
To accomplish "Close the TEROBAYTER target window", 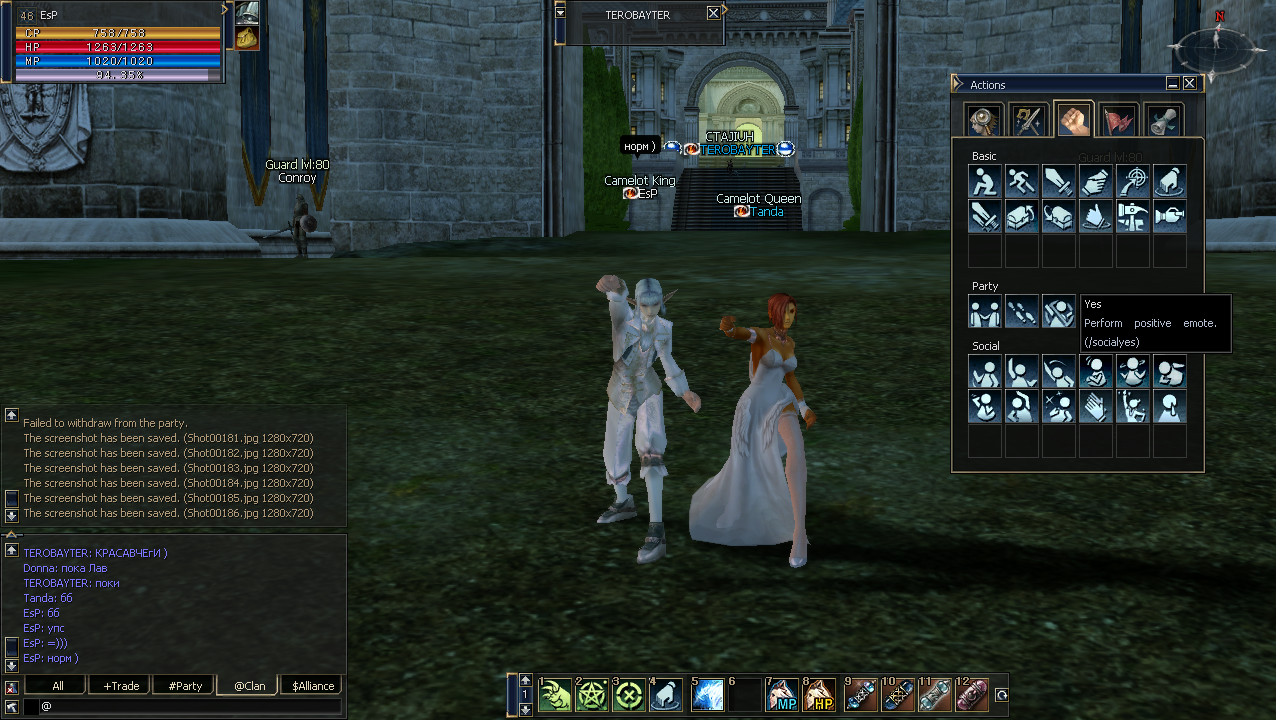I will [713, 14].
